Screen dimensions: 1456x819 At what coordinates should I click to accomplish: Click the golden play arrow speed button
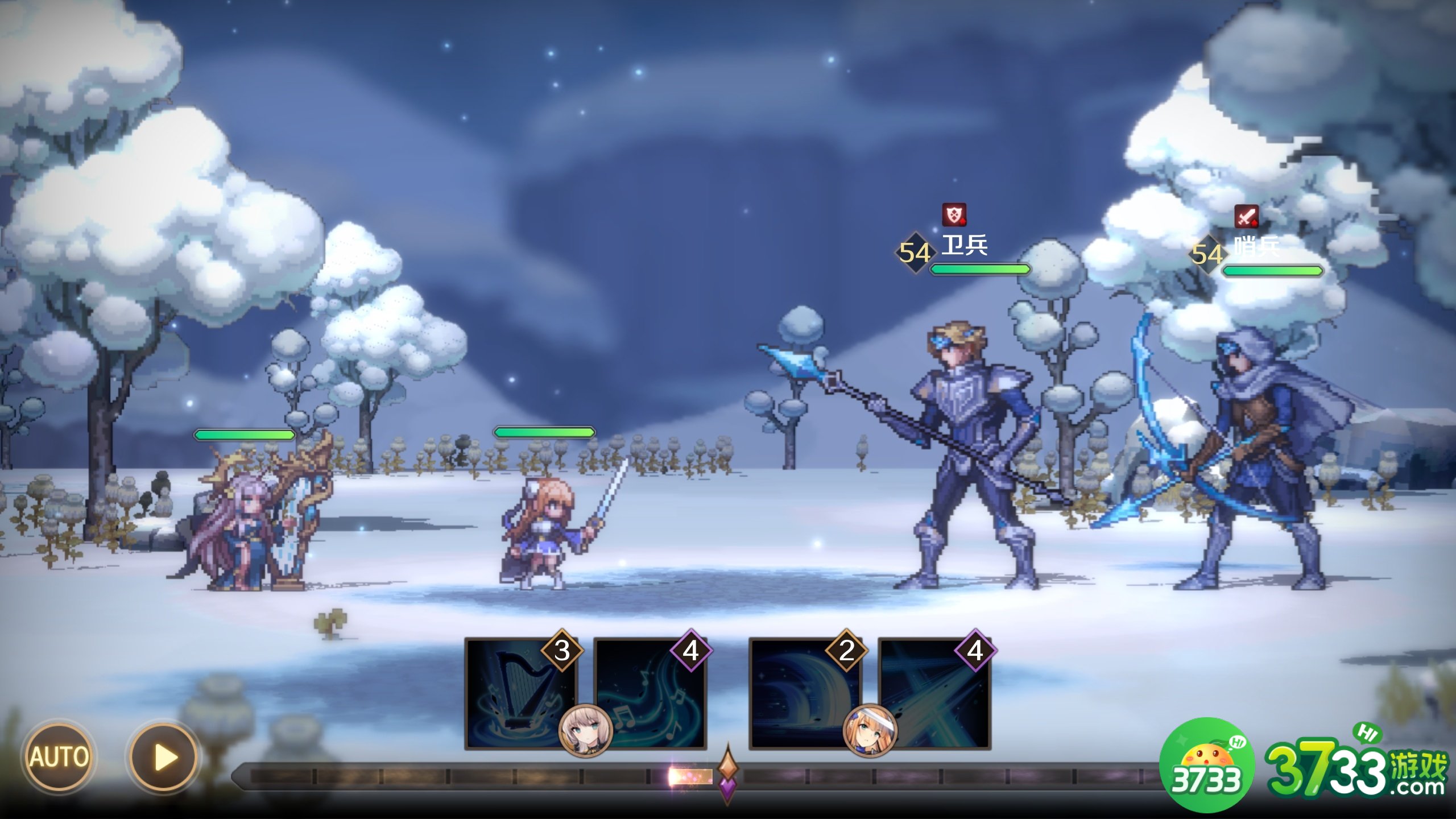(163, 757)
